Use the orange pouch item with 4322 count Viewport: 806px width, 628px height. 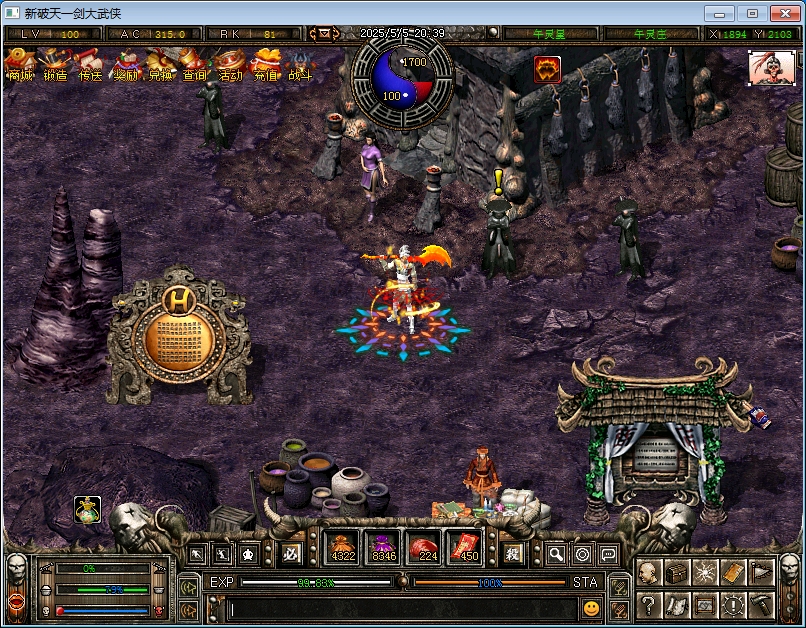343,548
